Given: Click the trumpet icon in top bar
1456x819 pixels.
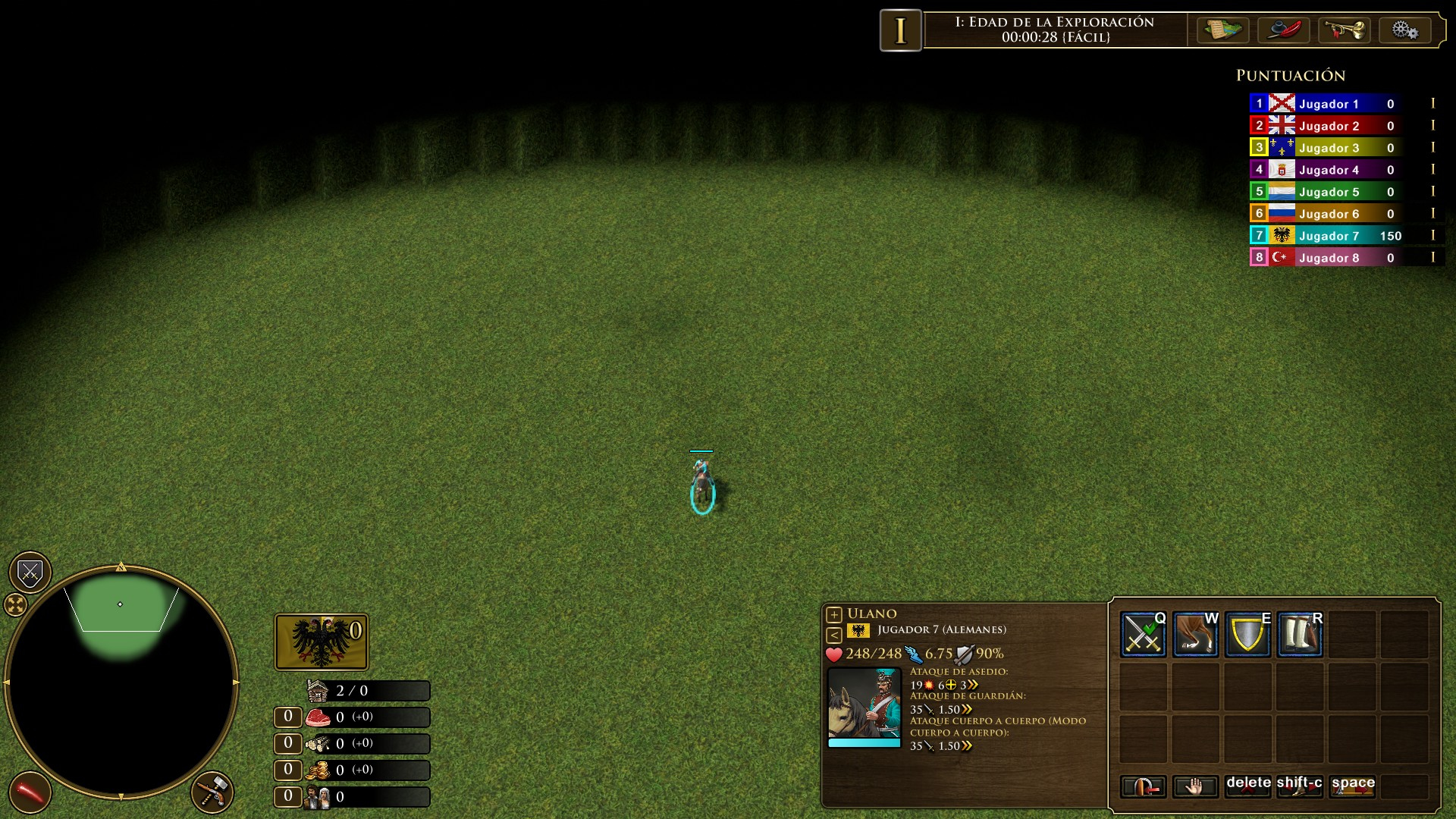Looking at the screenshot, I should [x=1344, y=30].
